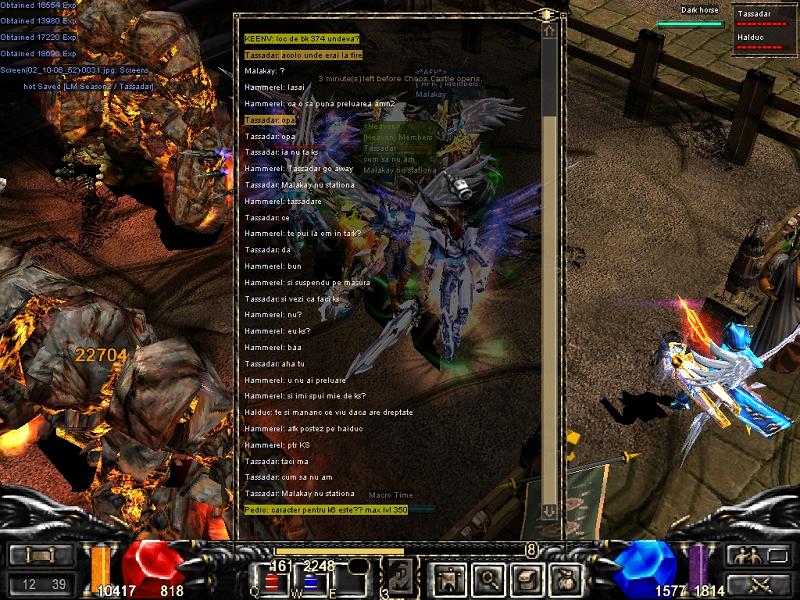
Task: Use the blue mana potion slot
Action: (311, 581)
